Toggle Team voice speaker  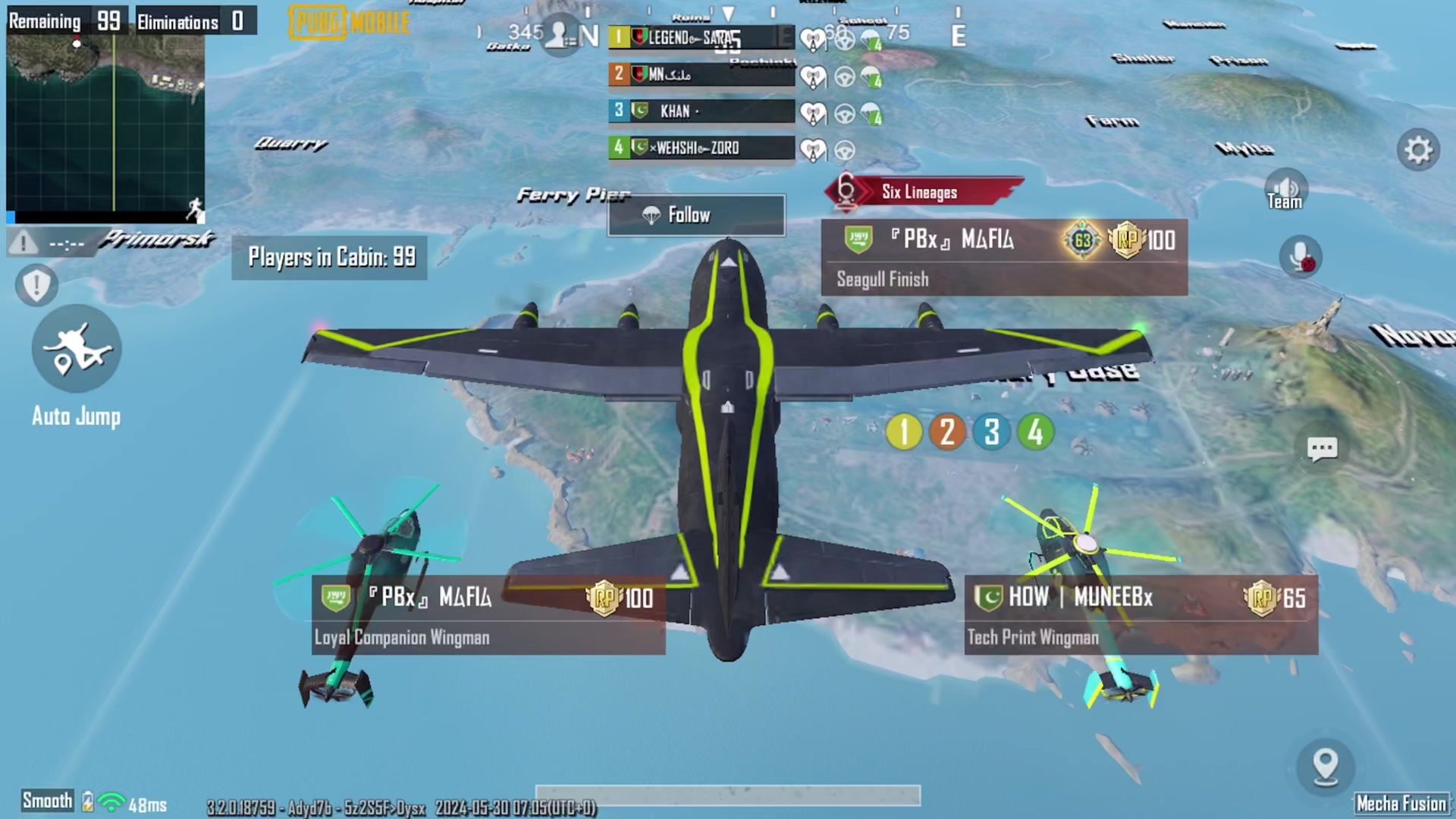coord(1285,190)
